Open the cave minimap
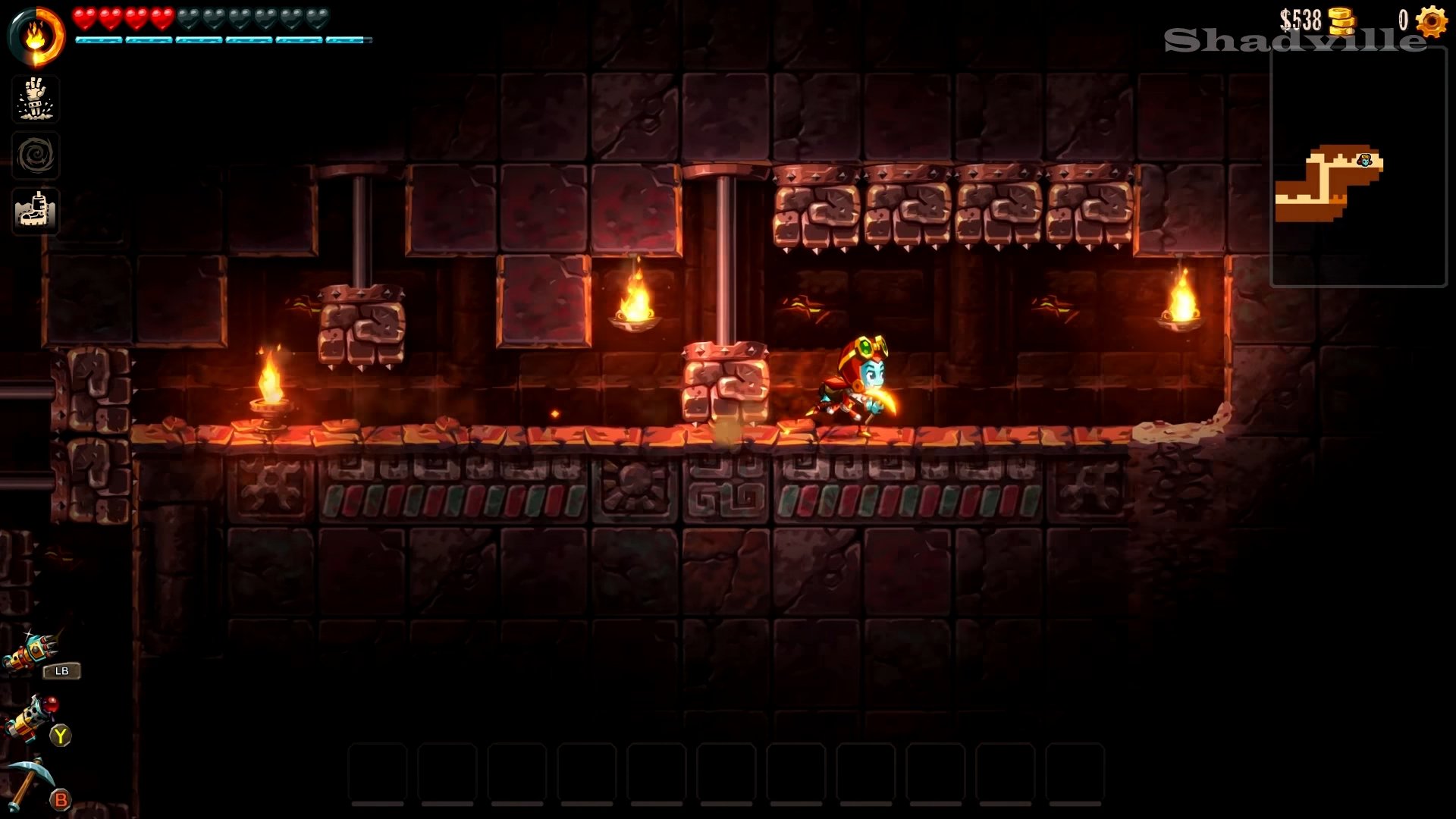 [x=1357, y=167]
